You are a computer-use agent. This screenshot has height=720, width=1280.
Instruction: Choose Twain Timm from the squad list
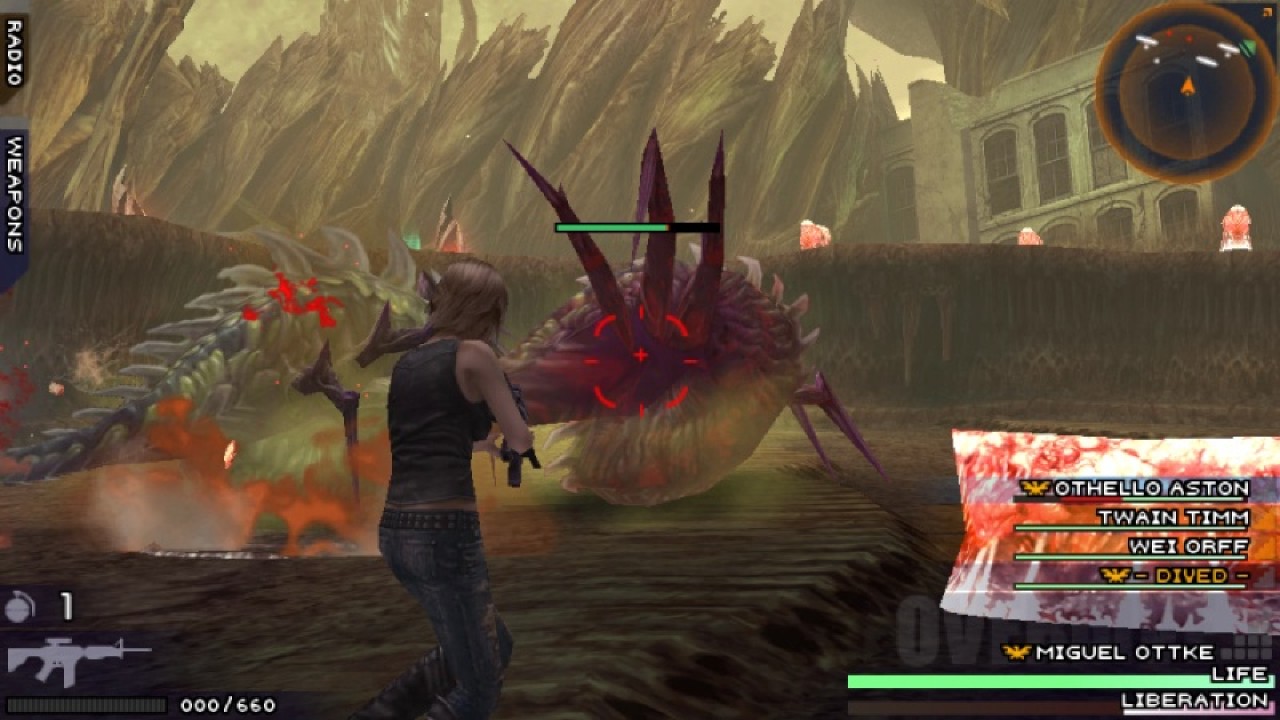pos(1172,518)
